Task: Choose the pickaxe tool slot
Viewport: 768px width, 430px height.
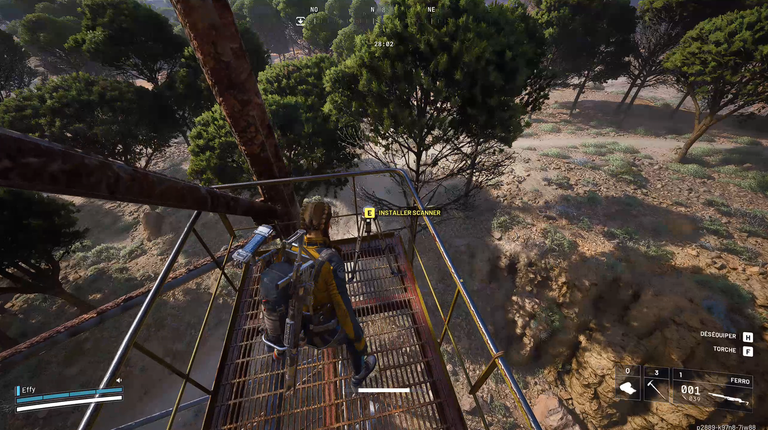Action: [x=655, y=387]
